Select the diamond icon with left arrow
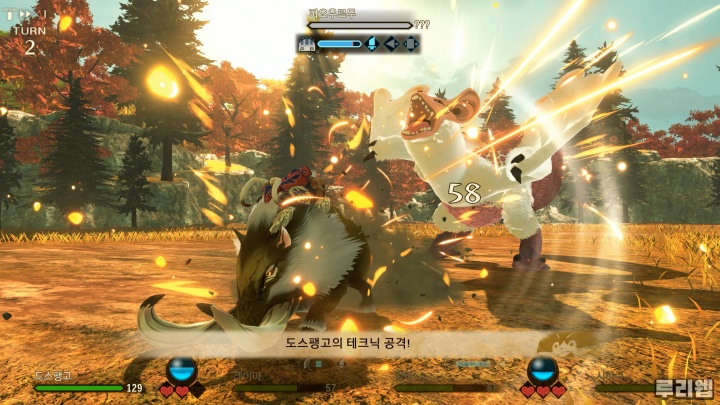Image resolution: width=720 pixels, height=405 pixels. (x=391, y=44)
